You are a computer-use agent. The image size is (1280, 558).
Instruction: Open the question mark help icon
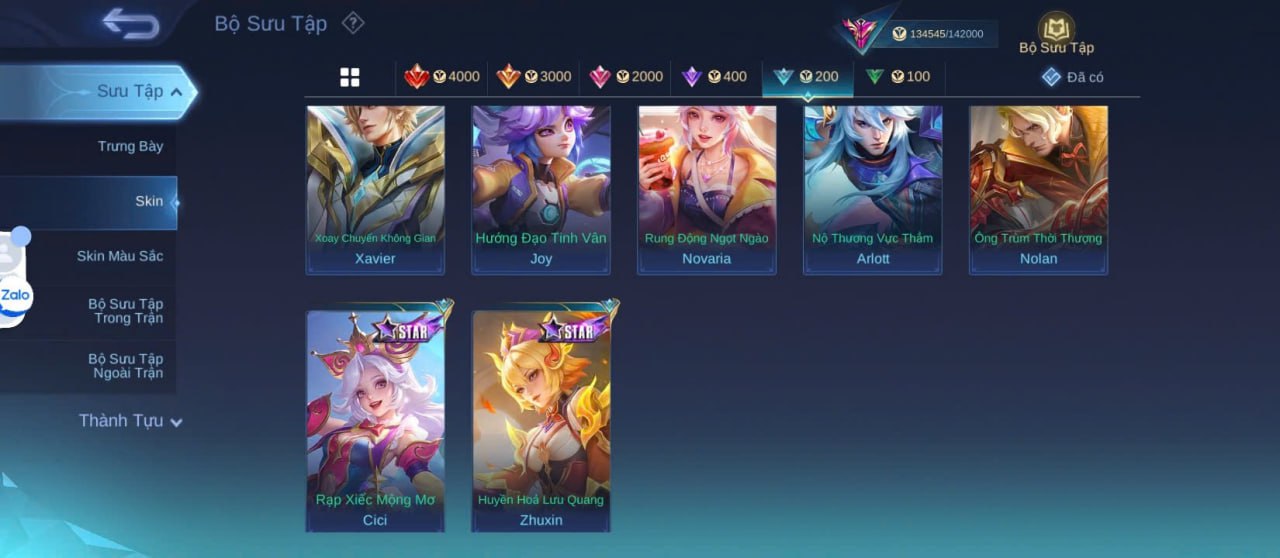click(x=353, y=23)
